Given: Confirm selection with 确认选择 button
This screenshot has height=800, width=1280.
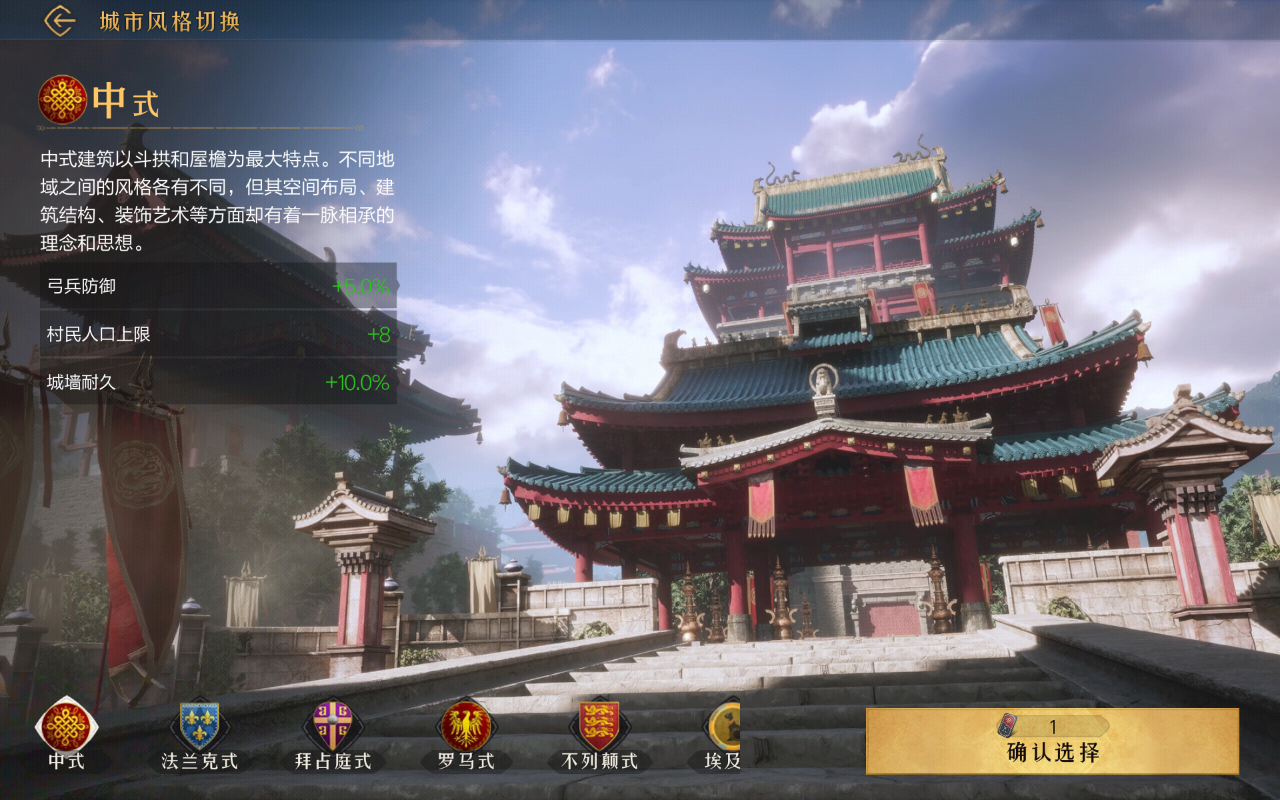Looking at the screenshot, I should pos(1052,741).
